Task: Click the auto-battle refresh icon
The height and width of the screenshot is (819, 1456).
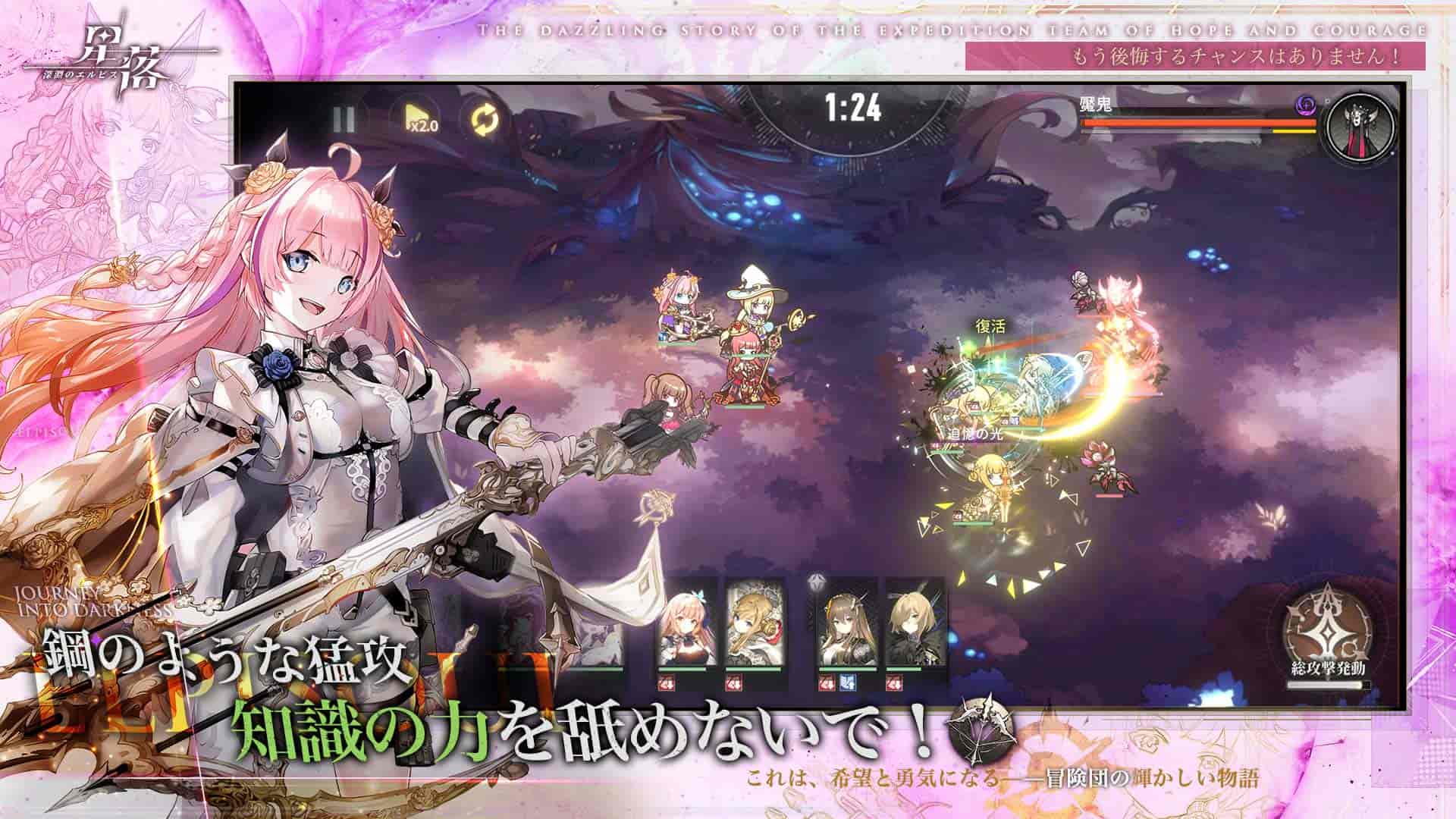Action: [484, 119]
